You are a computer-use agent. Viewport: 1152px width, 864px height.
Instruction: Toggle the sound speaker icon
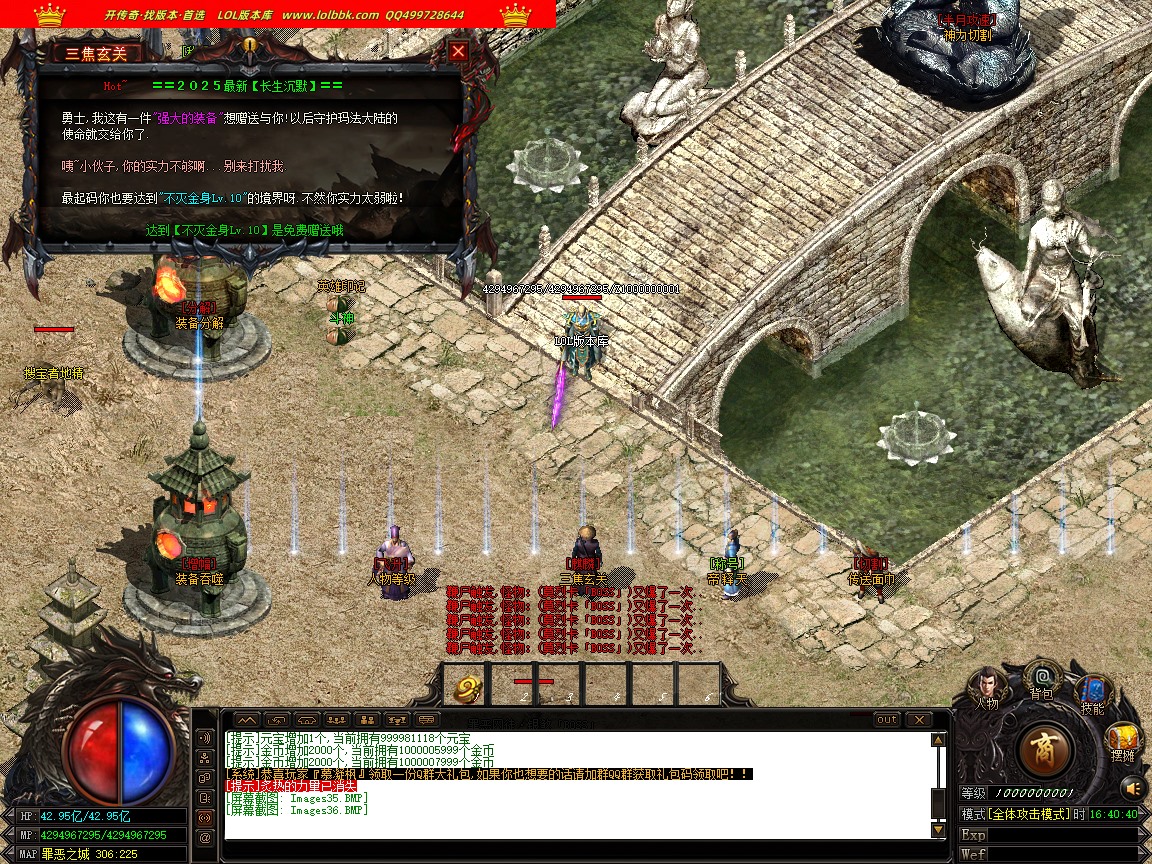tap(1132, 788)
